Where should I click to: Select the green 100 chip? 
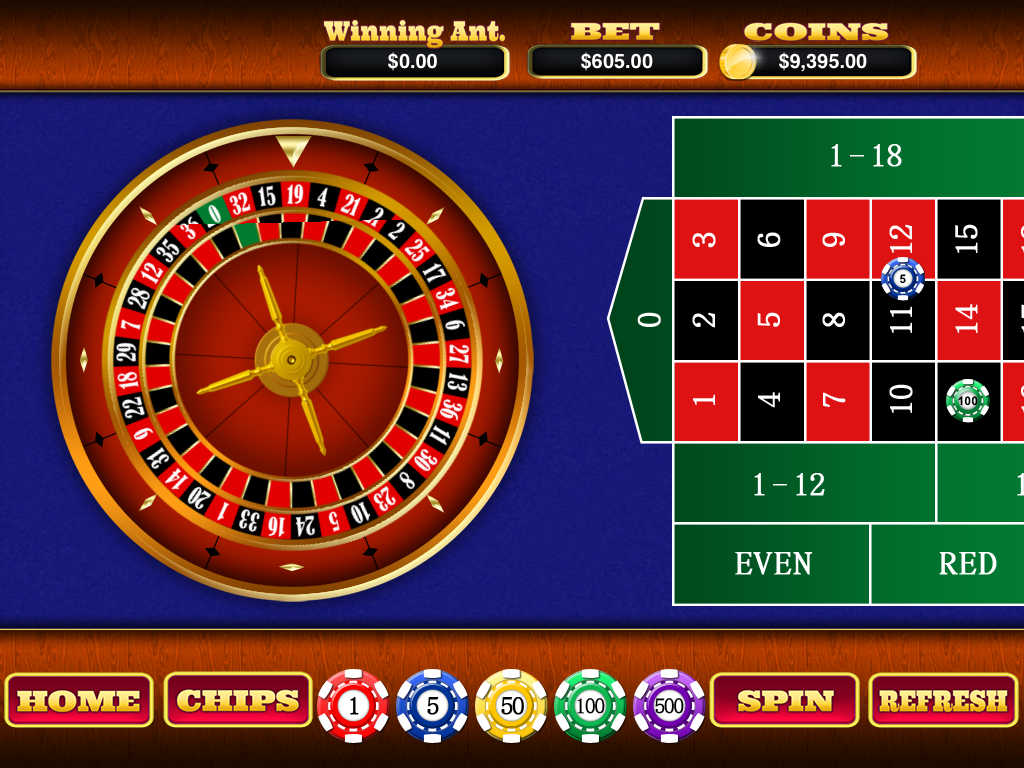coord(590,706)
